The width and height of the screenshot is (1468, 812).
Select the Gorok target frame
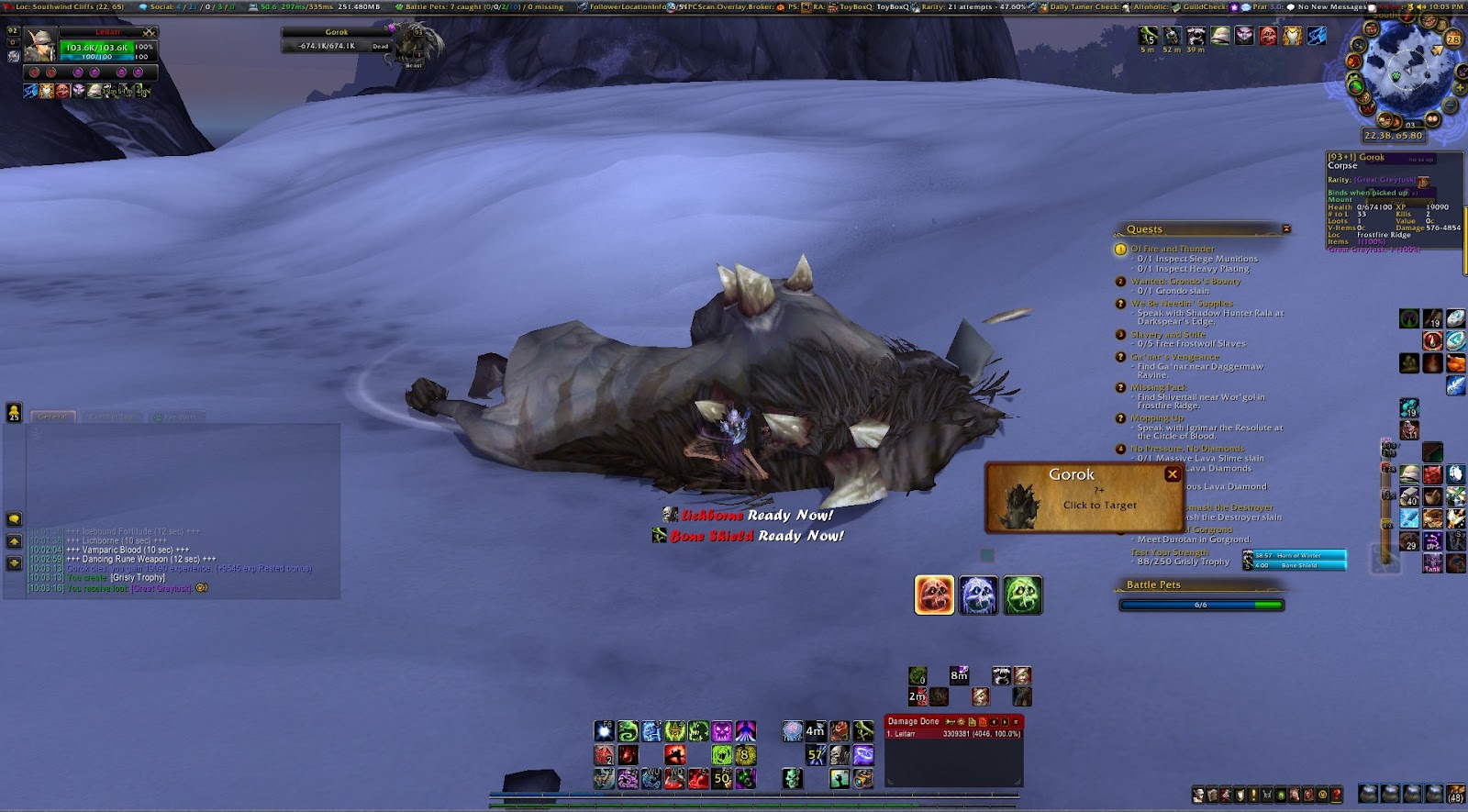(337, 39)
